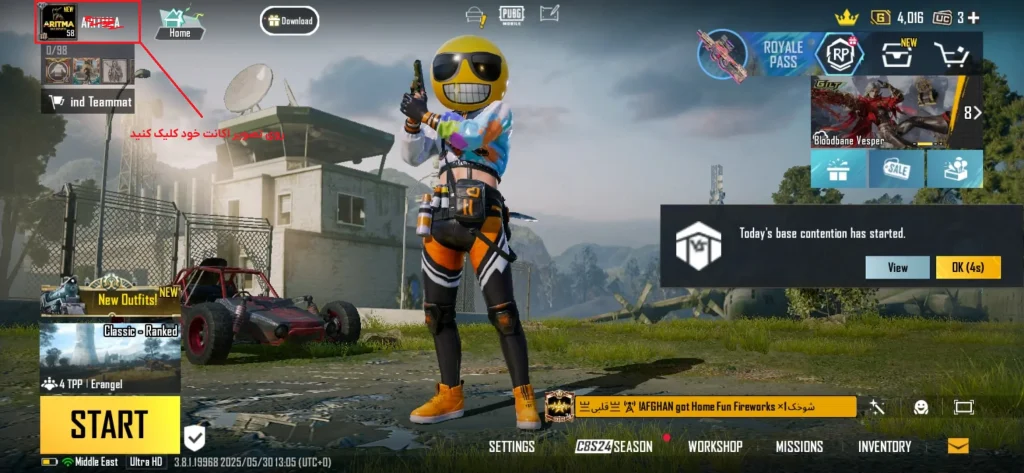Open the WORKSHOP menu
Viewport: 1024px width, 473px height.
[x=715, y=446]
